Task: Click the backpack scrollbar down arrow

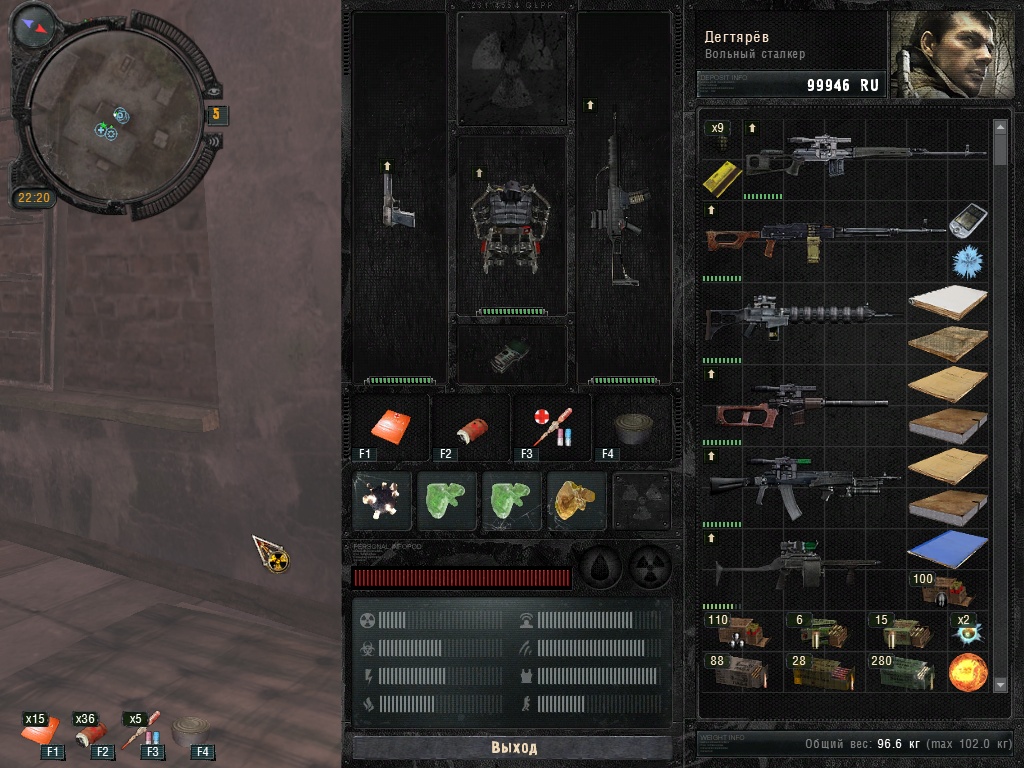Action: point(1001,684)
